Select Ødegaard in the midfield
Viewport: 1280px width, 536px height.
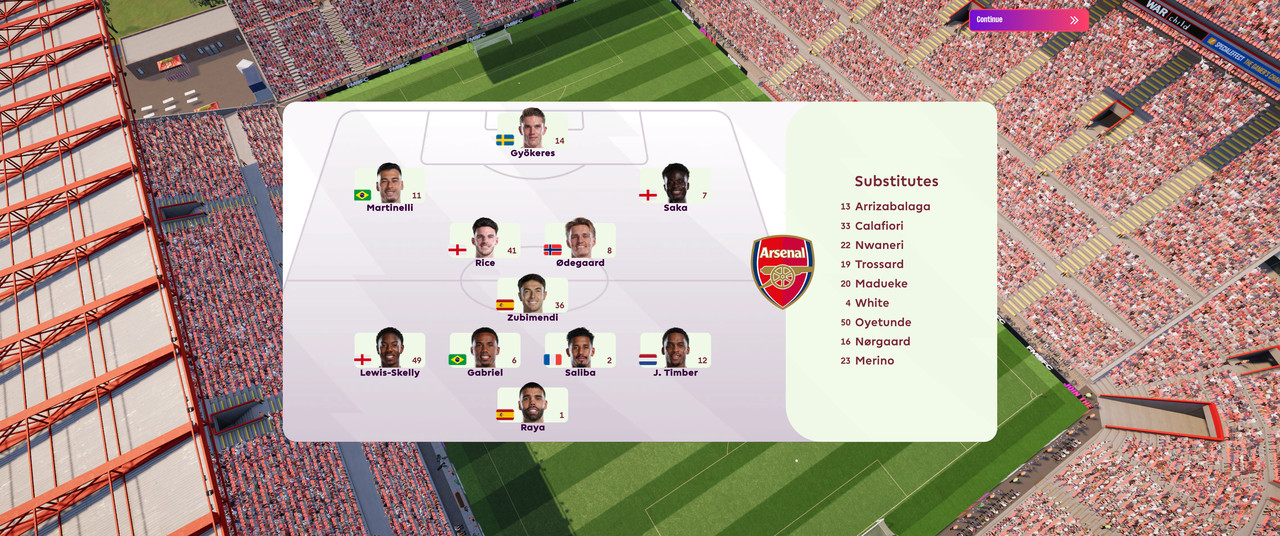(580, 243)
